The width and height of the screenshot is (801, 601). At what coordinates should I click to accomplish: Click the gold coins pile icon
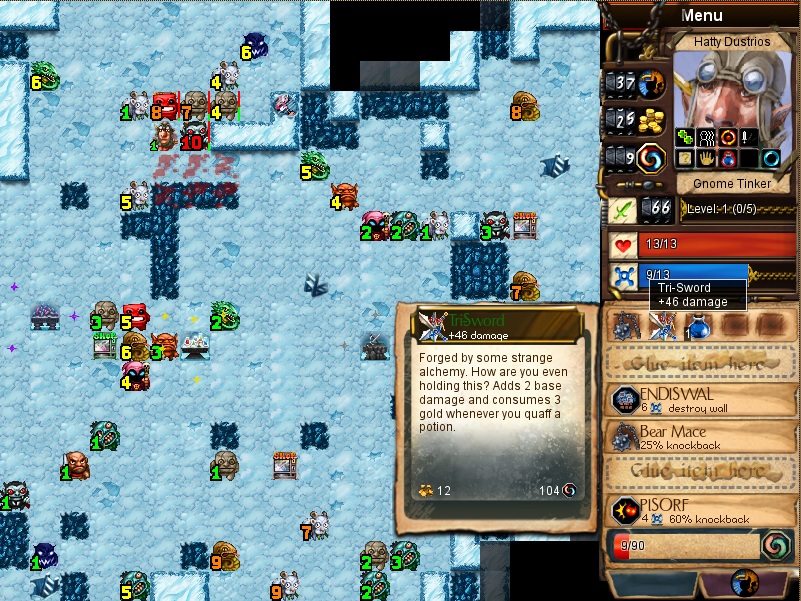tap(651, 120)
